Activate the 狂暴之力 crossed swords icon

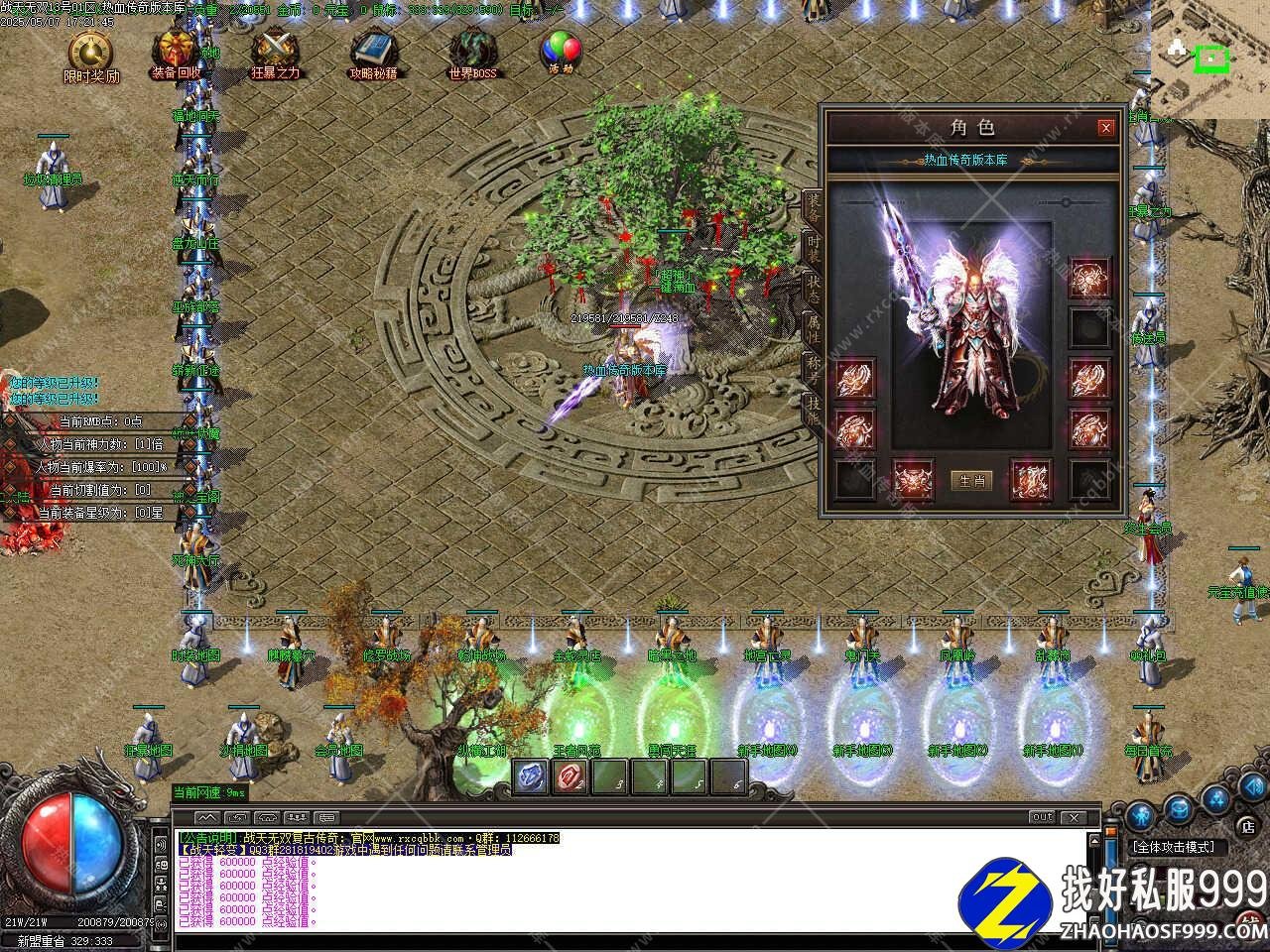(275, 52)
